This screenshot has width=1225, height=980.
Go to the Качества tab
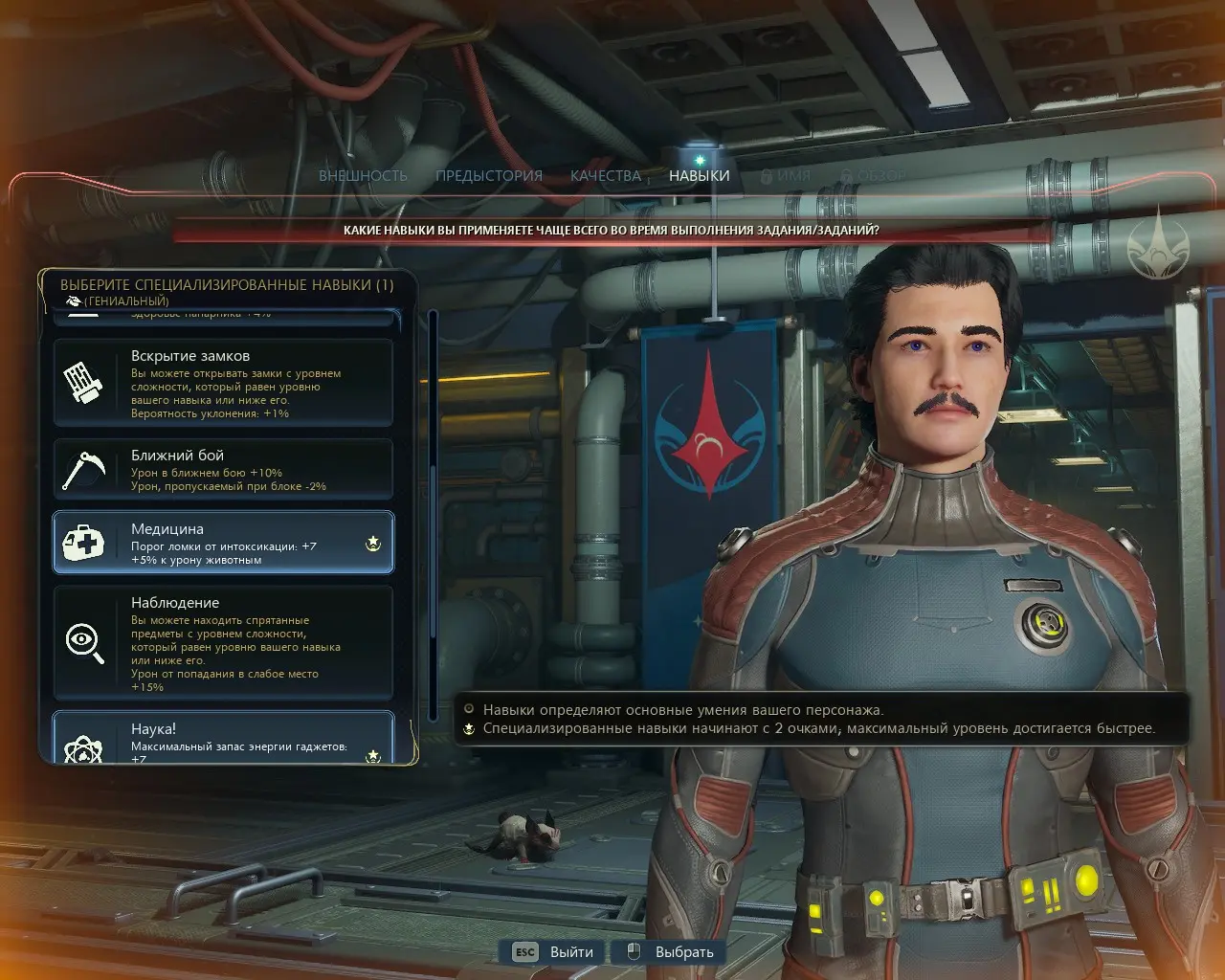pos(605,176)
